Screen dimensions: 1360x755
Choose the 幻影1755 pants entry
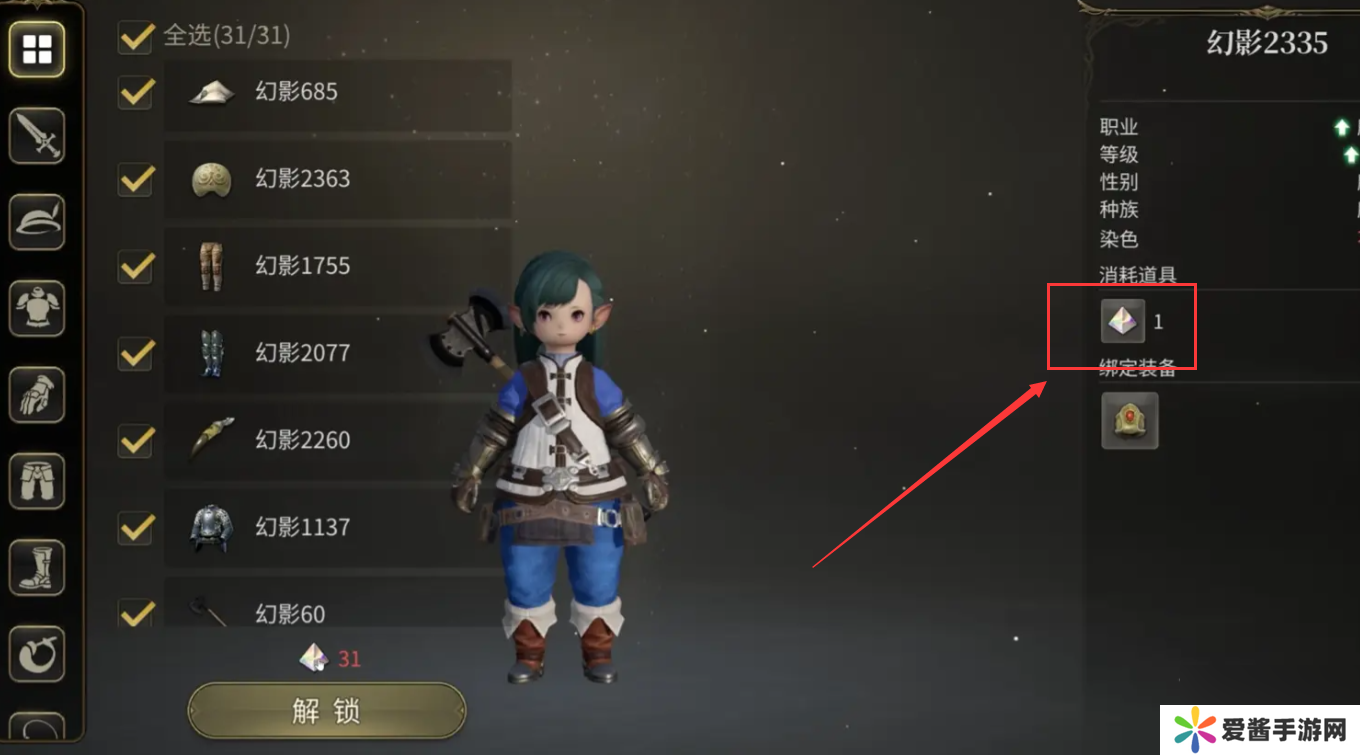point(337,267)
